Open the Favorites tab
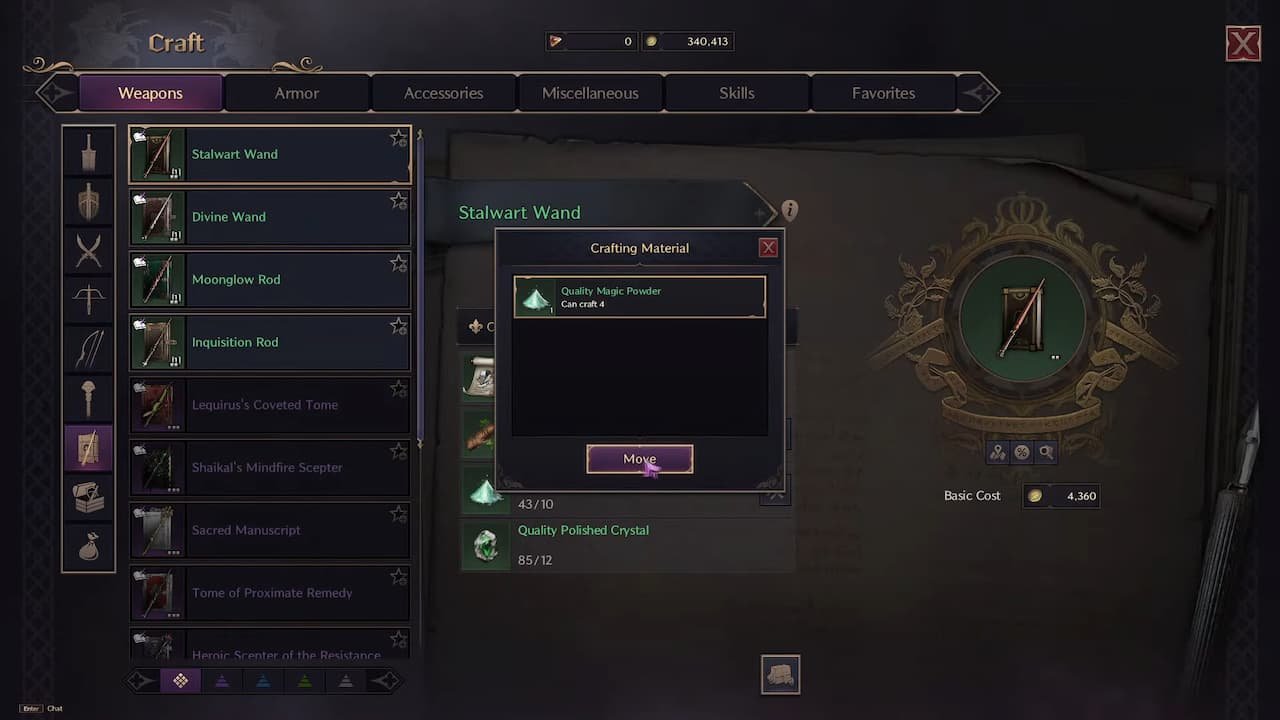This screenshot has width=1280, height=720. (x=883, y=92)
